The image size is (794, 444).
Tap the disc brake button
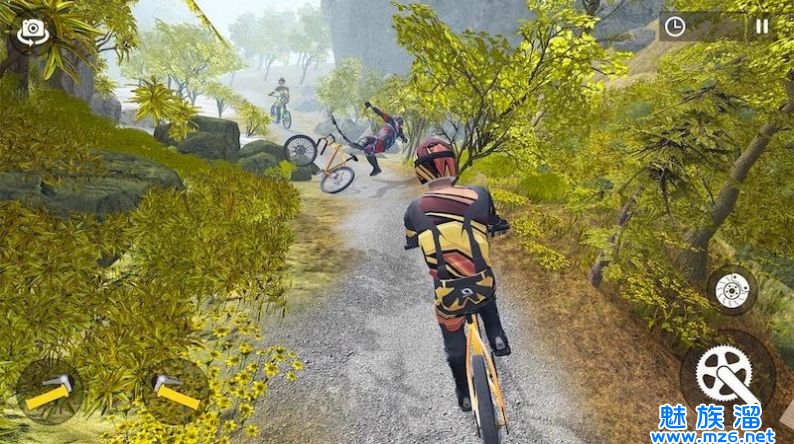click(732, 290)
